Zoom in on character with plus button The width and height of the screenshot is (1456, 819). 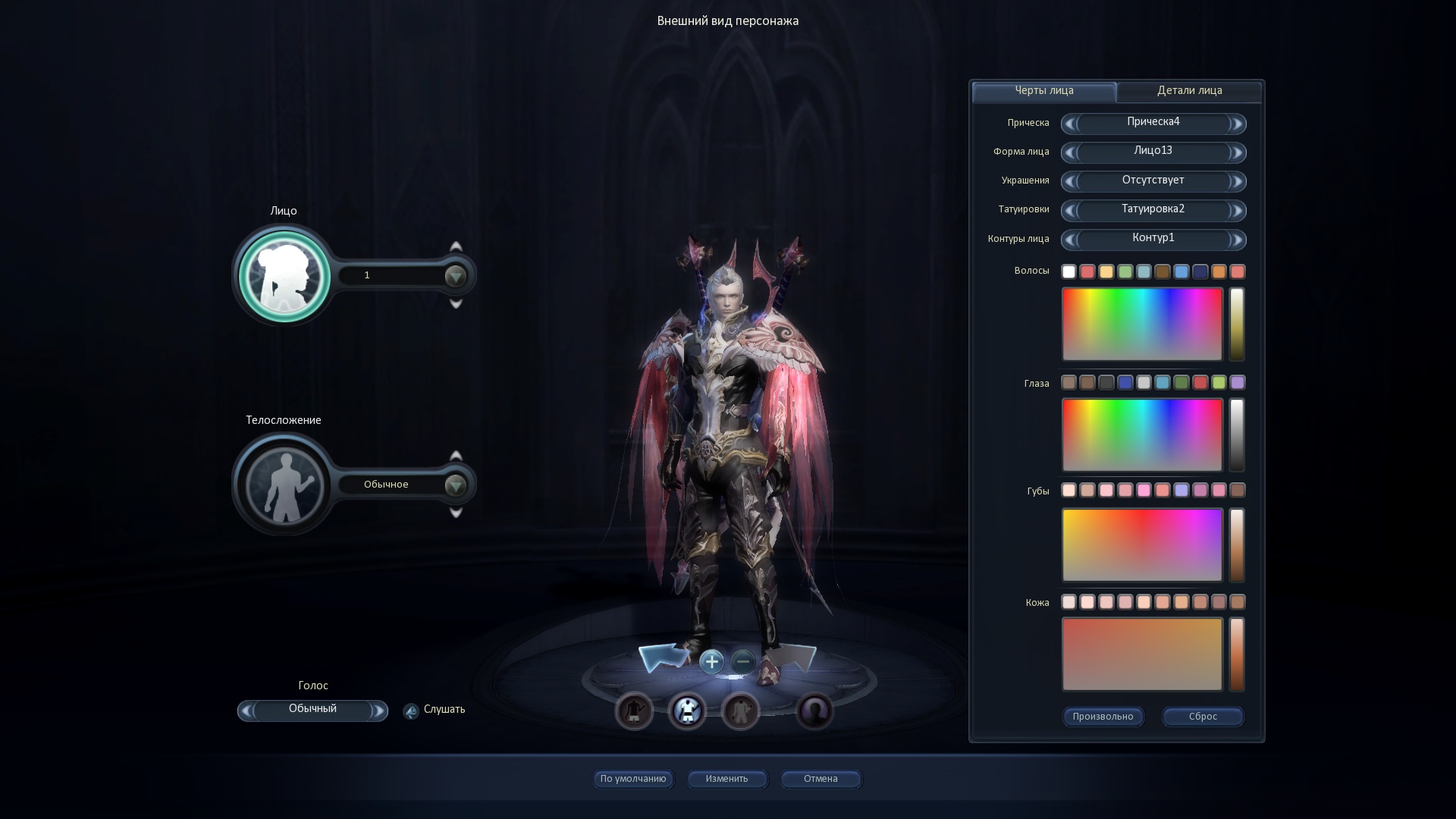point(711,662)
